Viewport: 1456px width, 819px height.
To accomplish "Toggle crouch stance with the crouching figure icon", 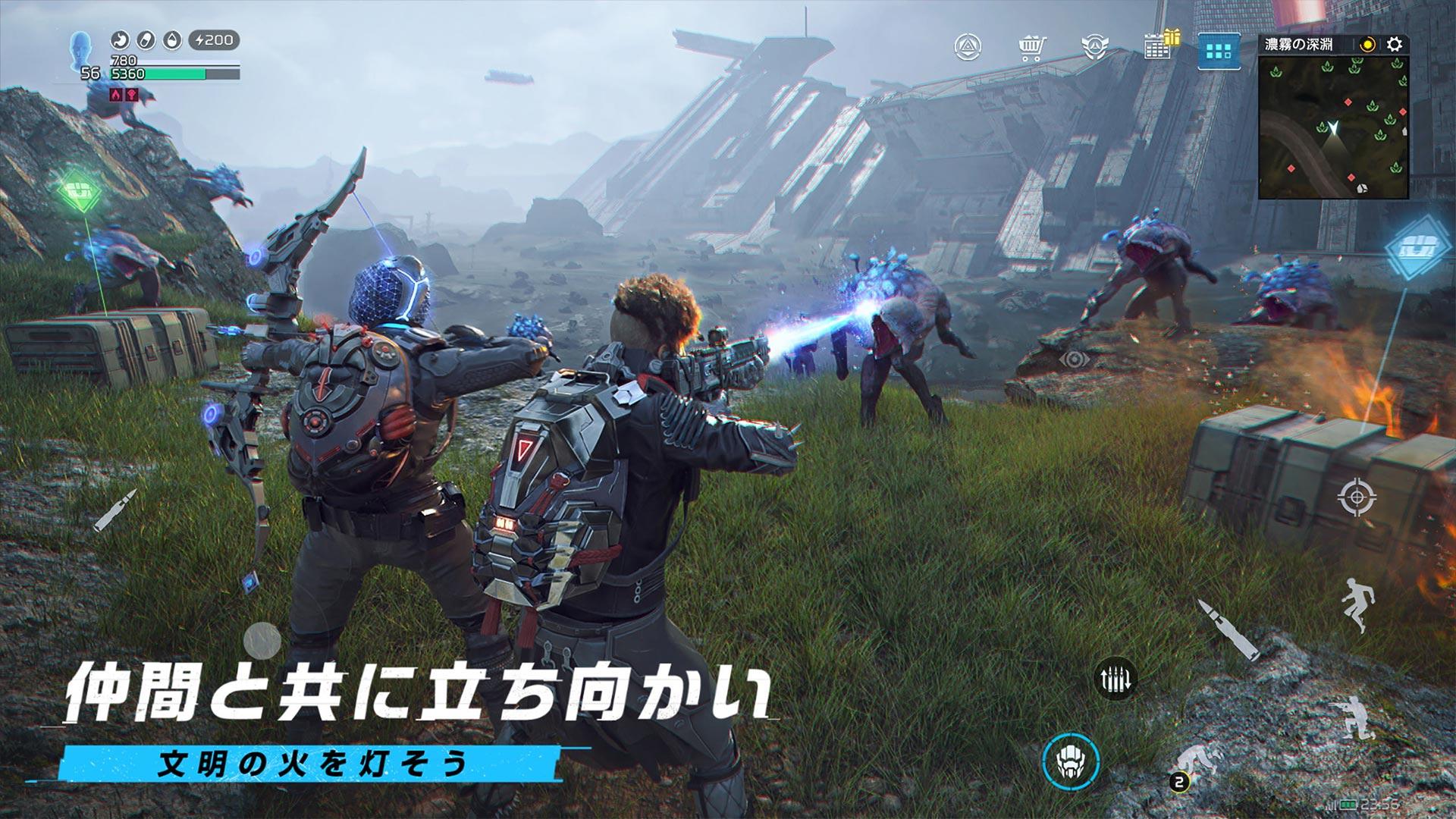I will pyautogui.click(x=1356, y=717).
